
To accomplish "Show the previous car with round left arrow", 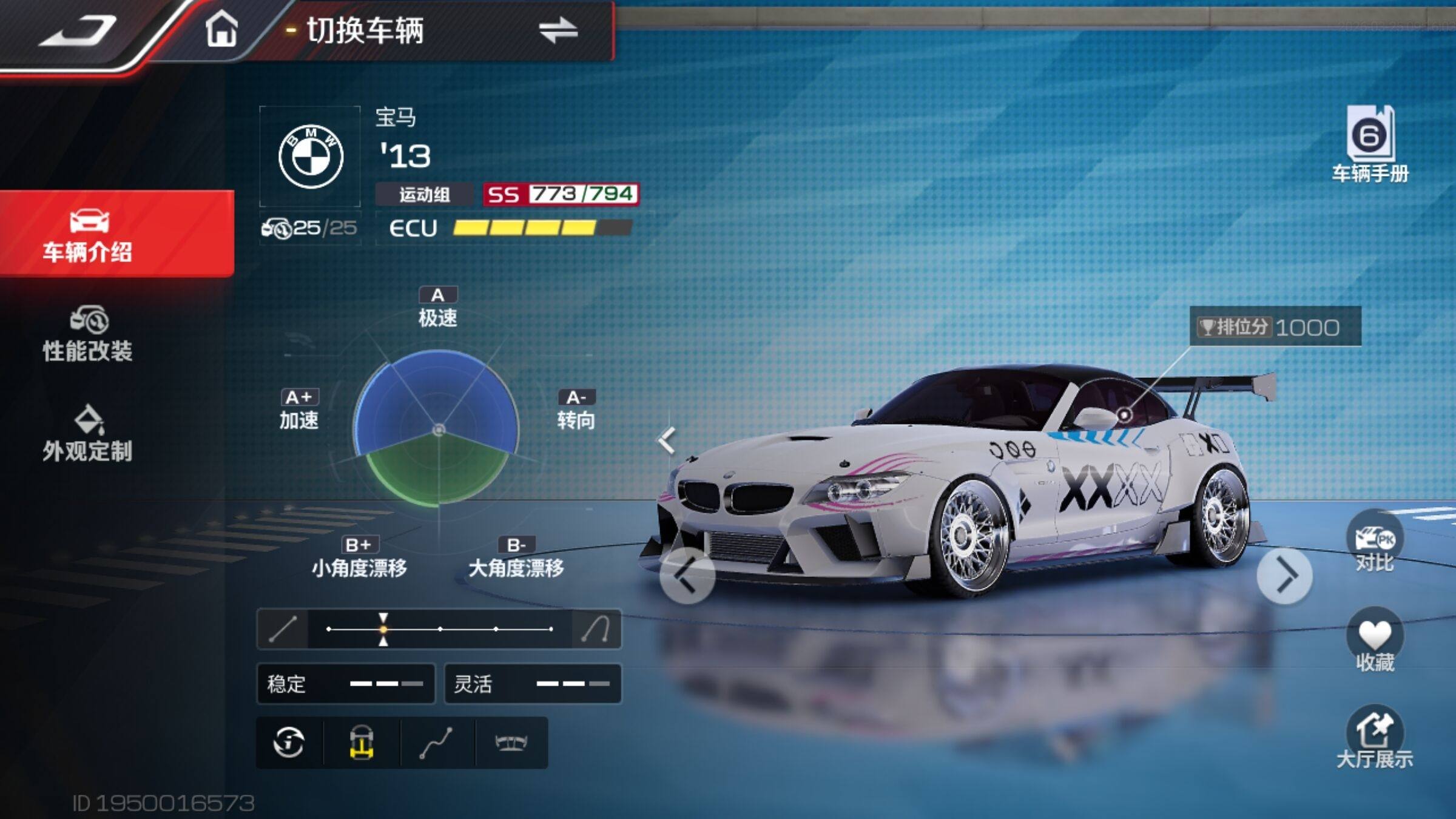I will pos(687,576).
